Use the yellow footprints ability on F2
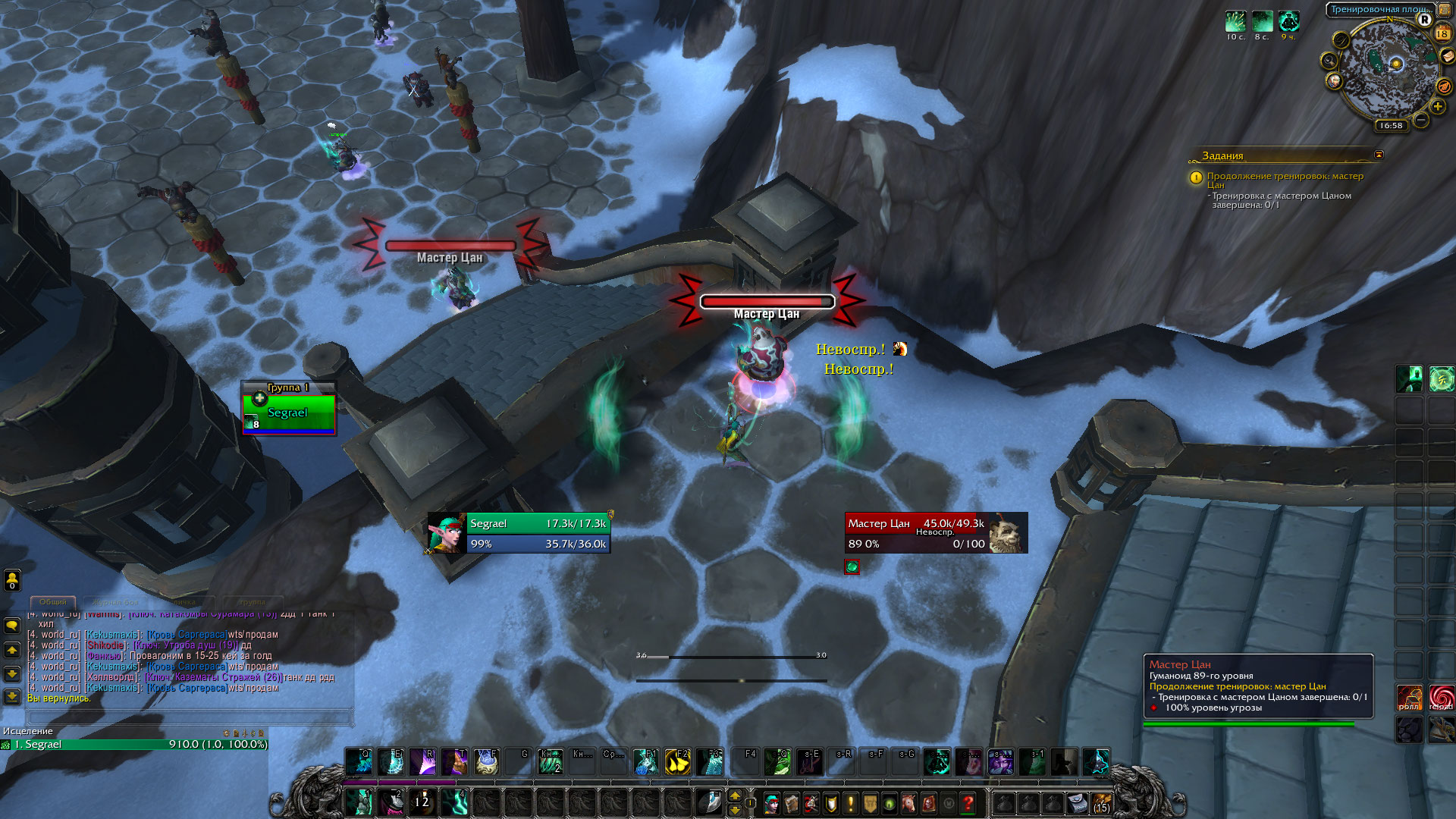This screenshot has height=819, width=1456. point(676,761)
